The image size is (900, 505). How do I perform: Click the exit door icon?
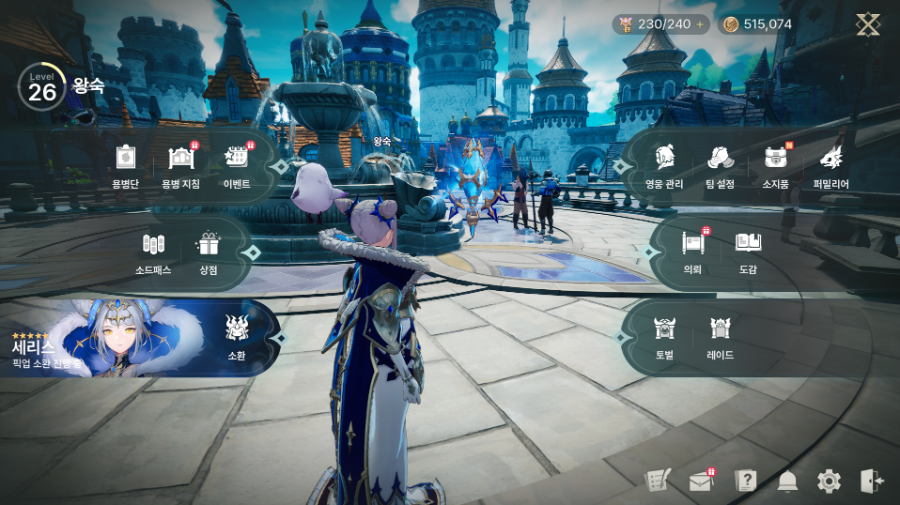[871, 481]
